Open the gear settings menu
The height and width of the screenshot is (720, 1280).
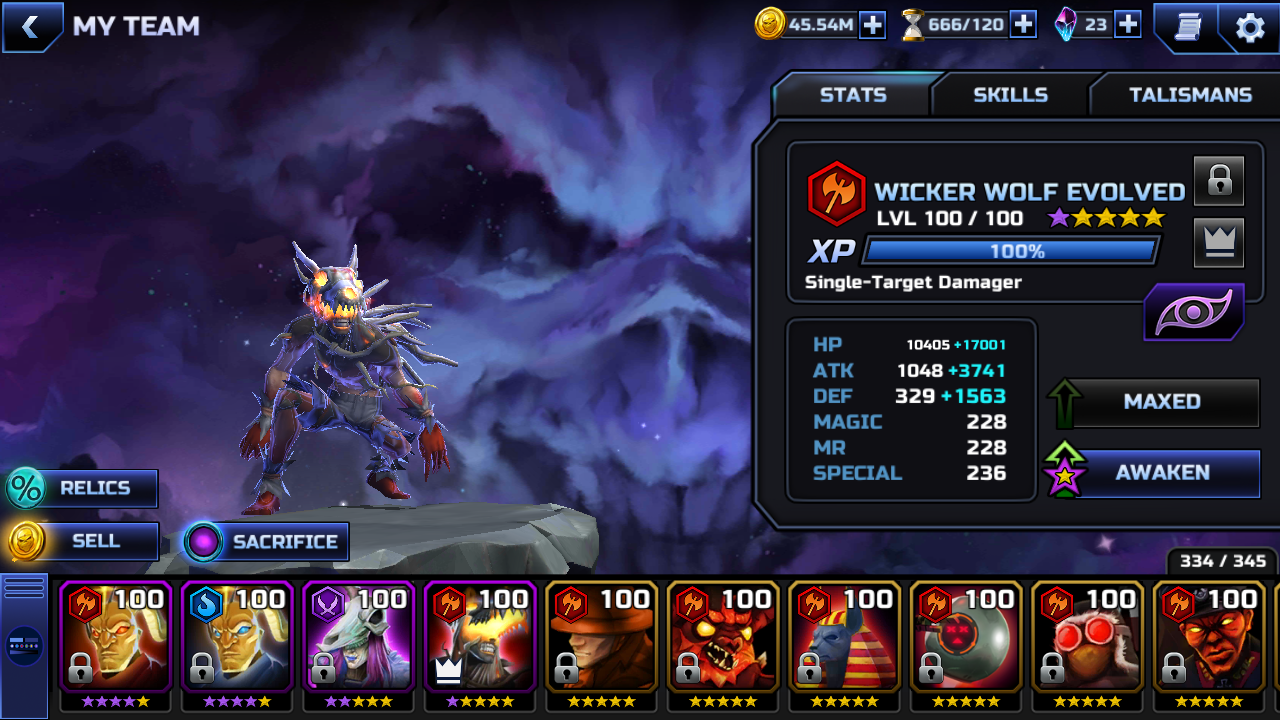point(1250,27)
